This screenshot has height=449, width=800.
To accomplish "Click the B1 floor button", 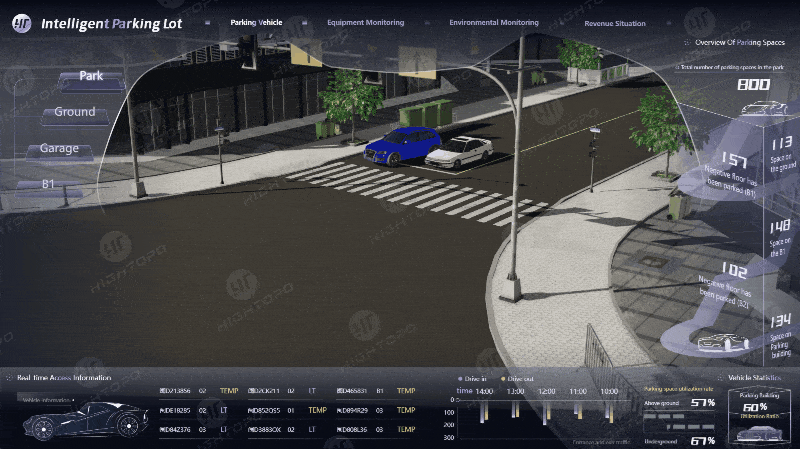I will [47, 185].
